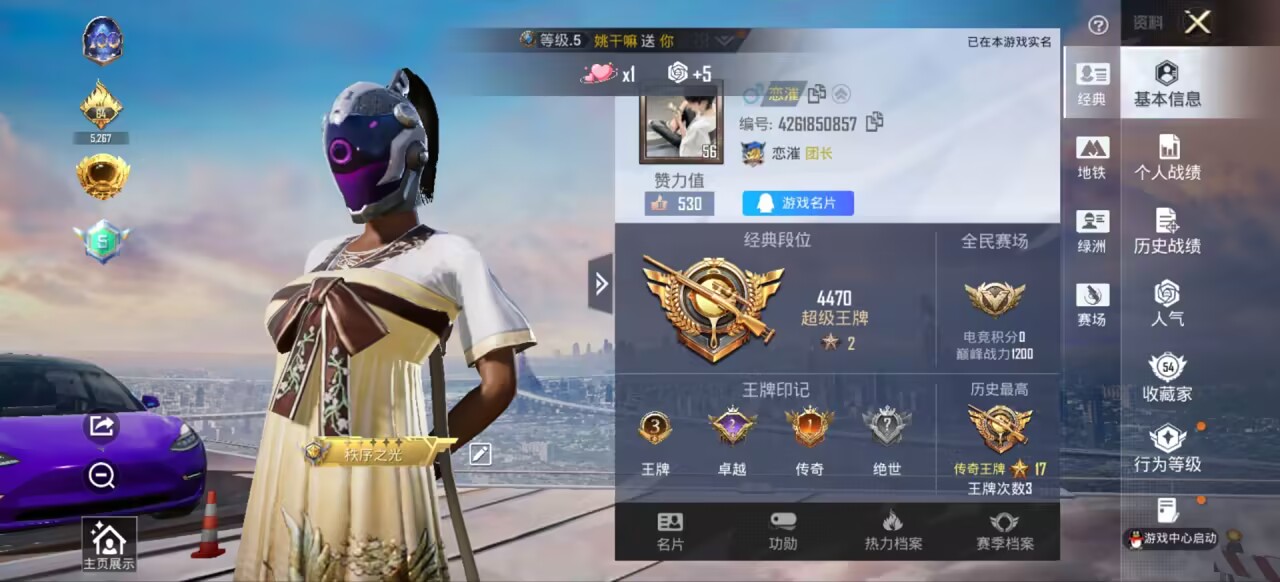The height and width of the screenshot is (582, 1280).
Task: Open the 基本信息 section
Action: [1167, 85]
